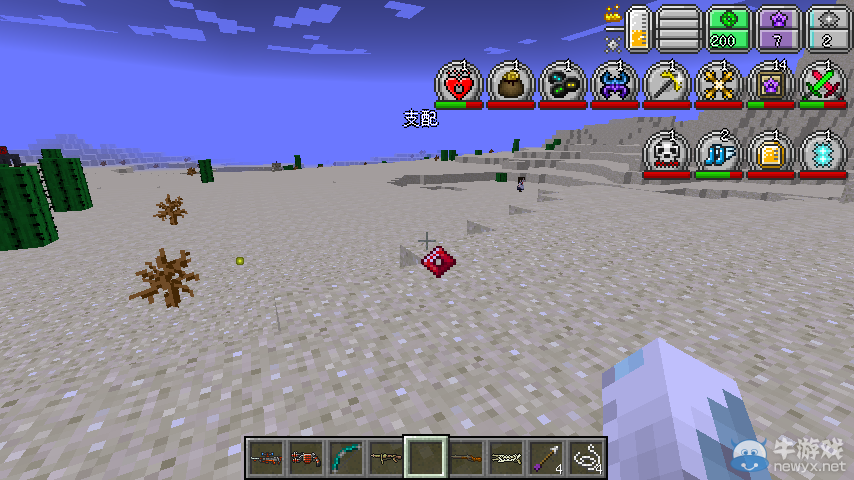Activate the blue winged boots icon
854x480 pixels.
719,153
